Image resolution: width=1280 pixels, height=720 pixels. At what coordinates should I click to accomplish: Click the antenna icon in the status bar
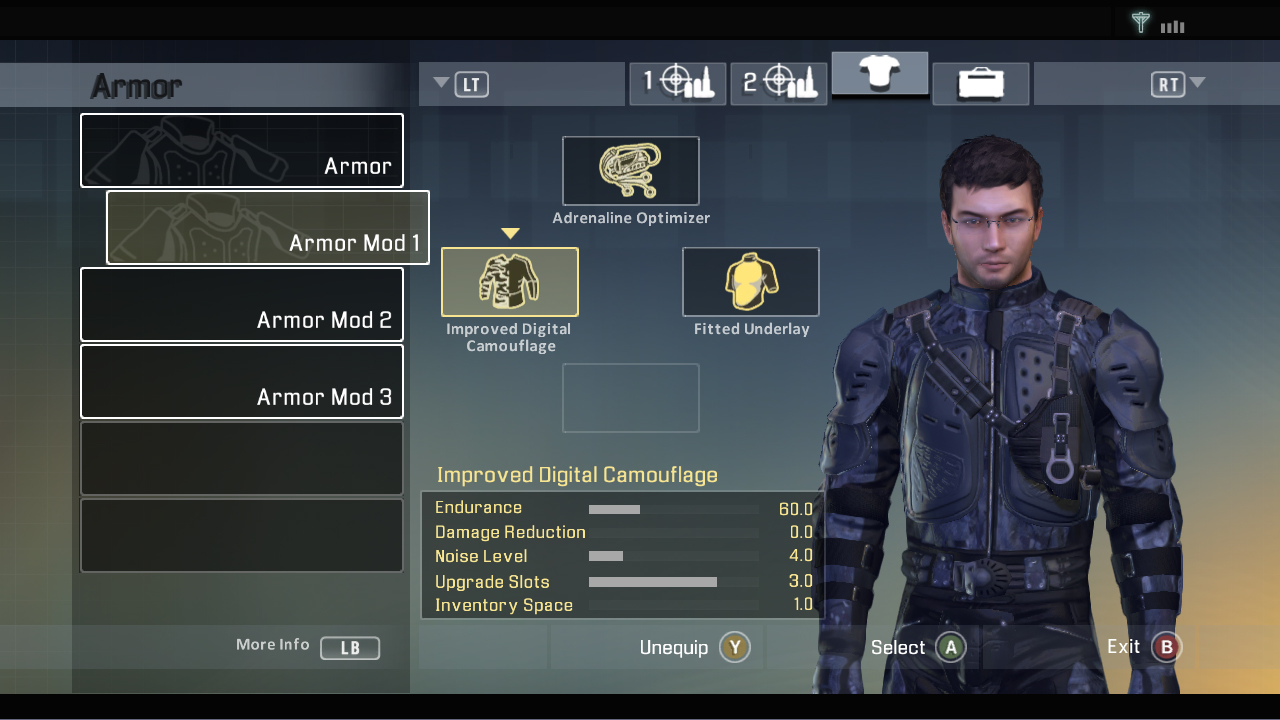[x=1140, y=22]
